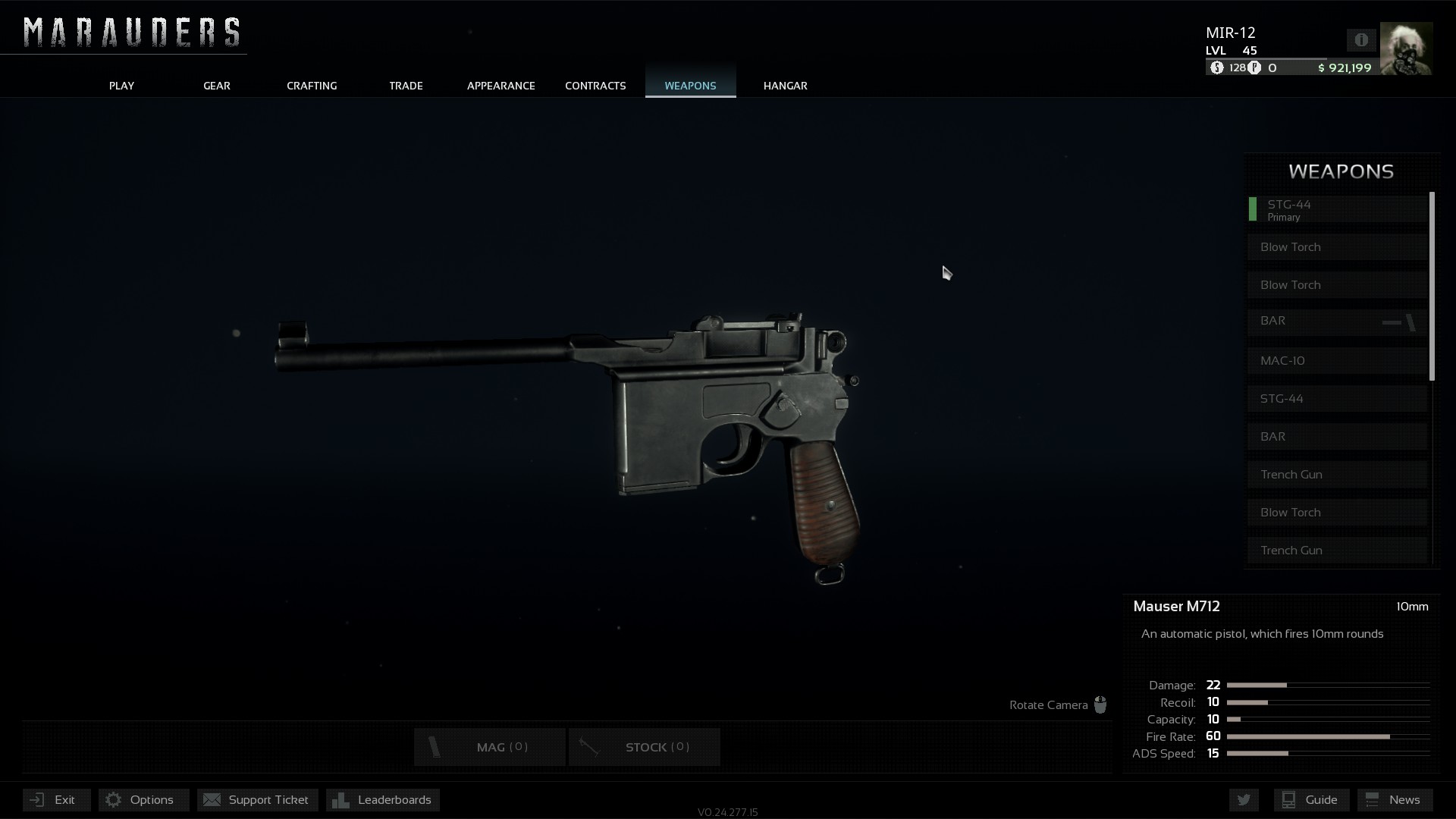The height and width of the screenshot is (819, 1456).
Task: Open the Options menu
Action: (143, 800)
